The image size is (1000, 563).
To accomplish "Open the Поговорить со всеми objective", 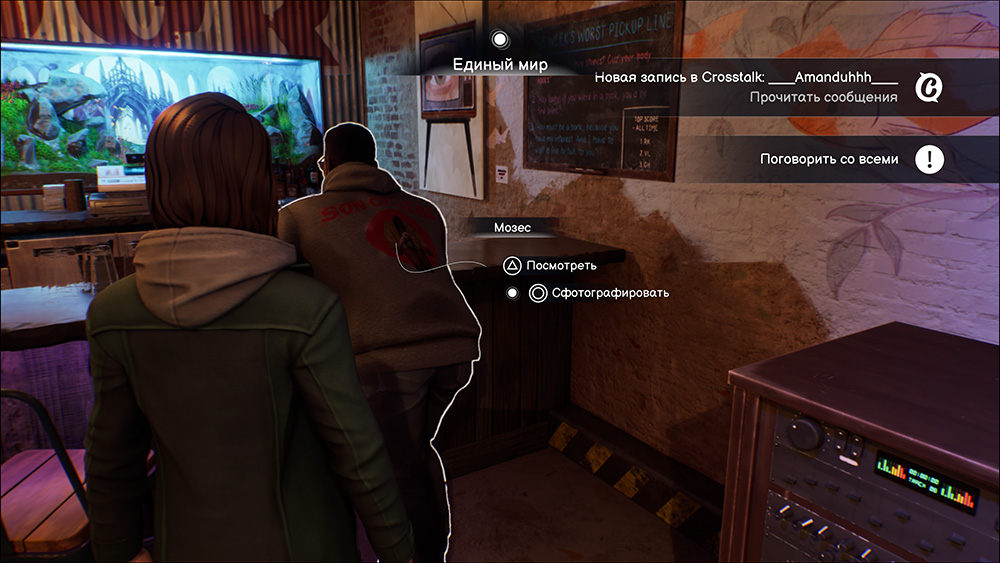I will pos(829,159).
